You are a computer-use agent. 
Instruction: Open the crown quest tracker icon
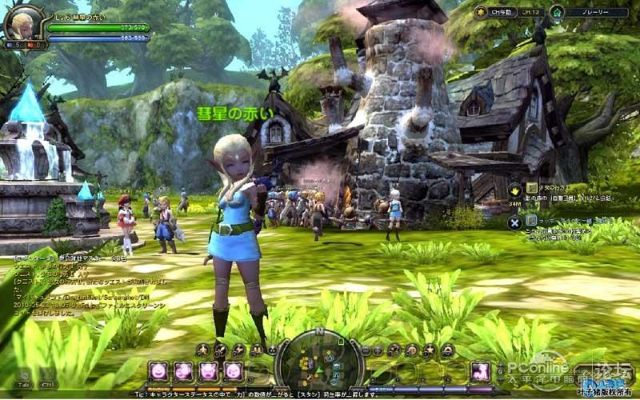(515, 190)
